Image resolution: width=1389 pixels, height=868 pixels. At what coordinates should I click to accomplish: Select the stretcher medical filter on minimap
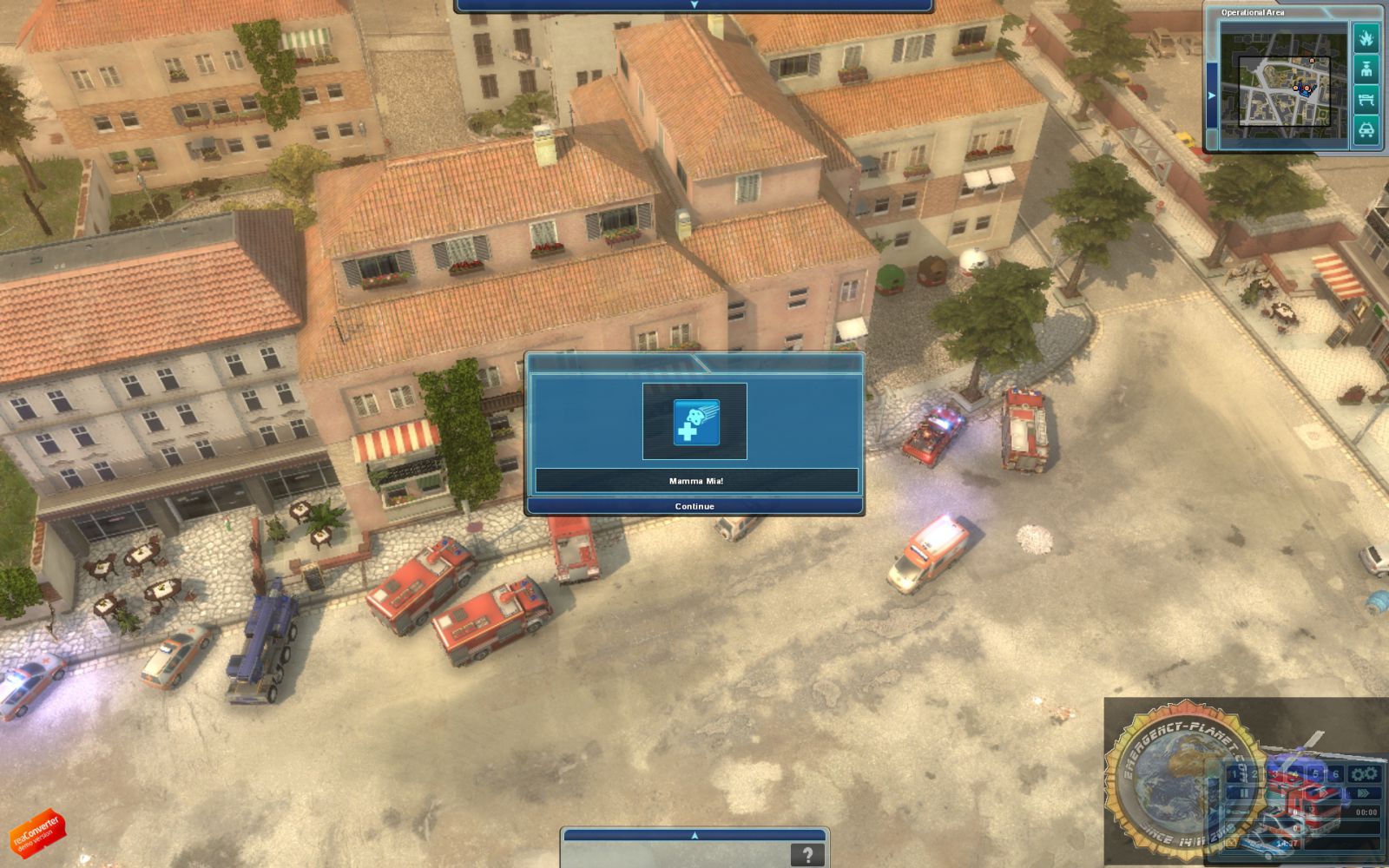click(x=1366, y=100)
